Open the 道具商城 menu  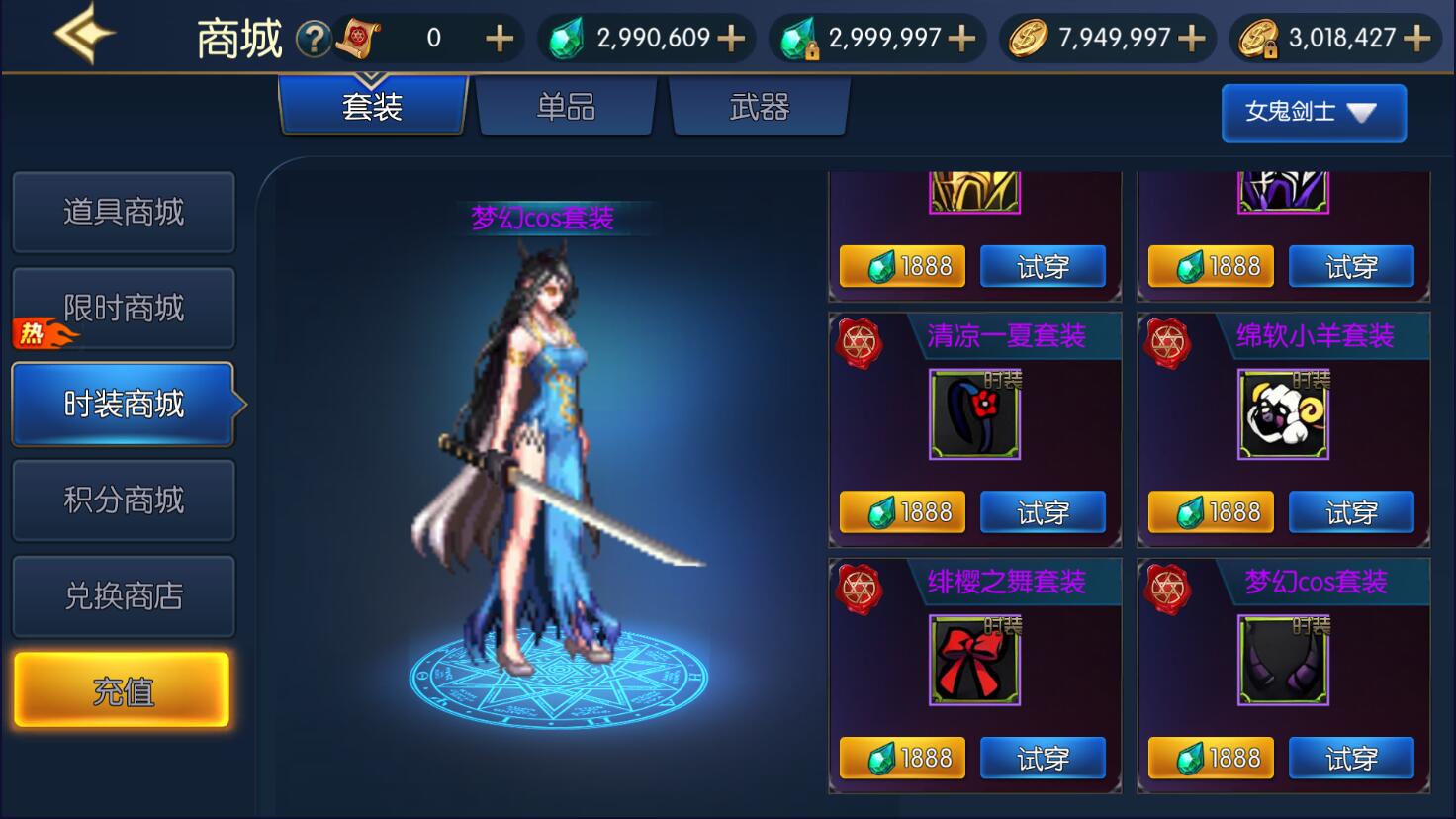[124, 212]
